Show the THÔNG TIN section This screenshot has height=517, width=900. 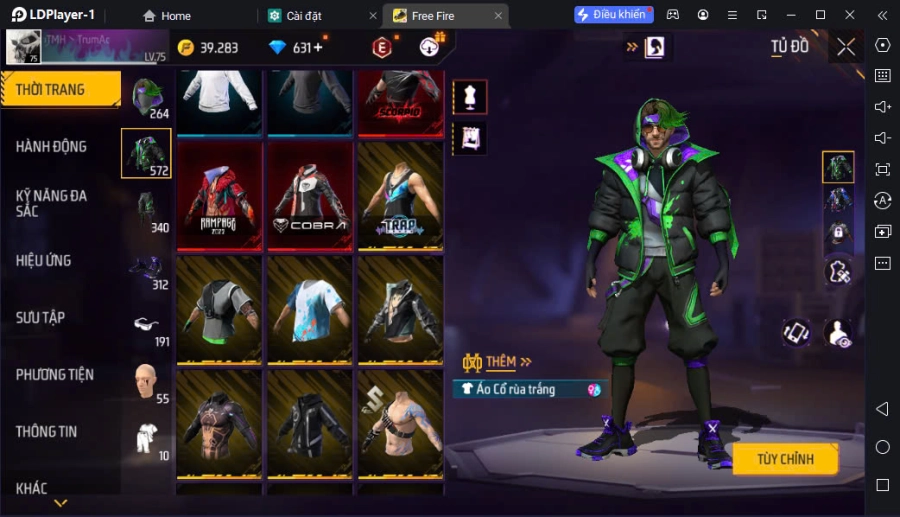click(x=47, y=432)
